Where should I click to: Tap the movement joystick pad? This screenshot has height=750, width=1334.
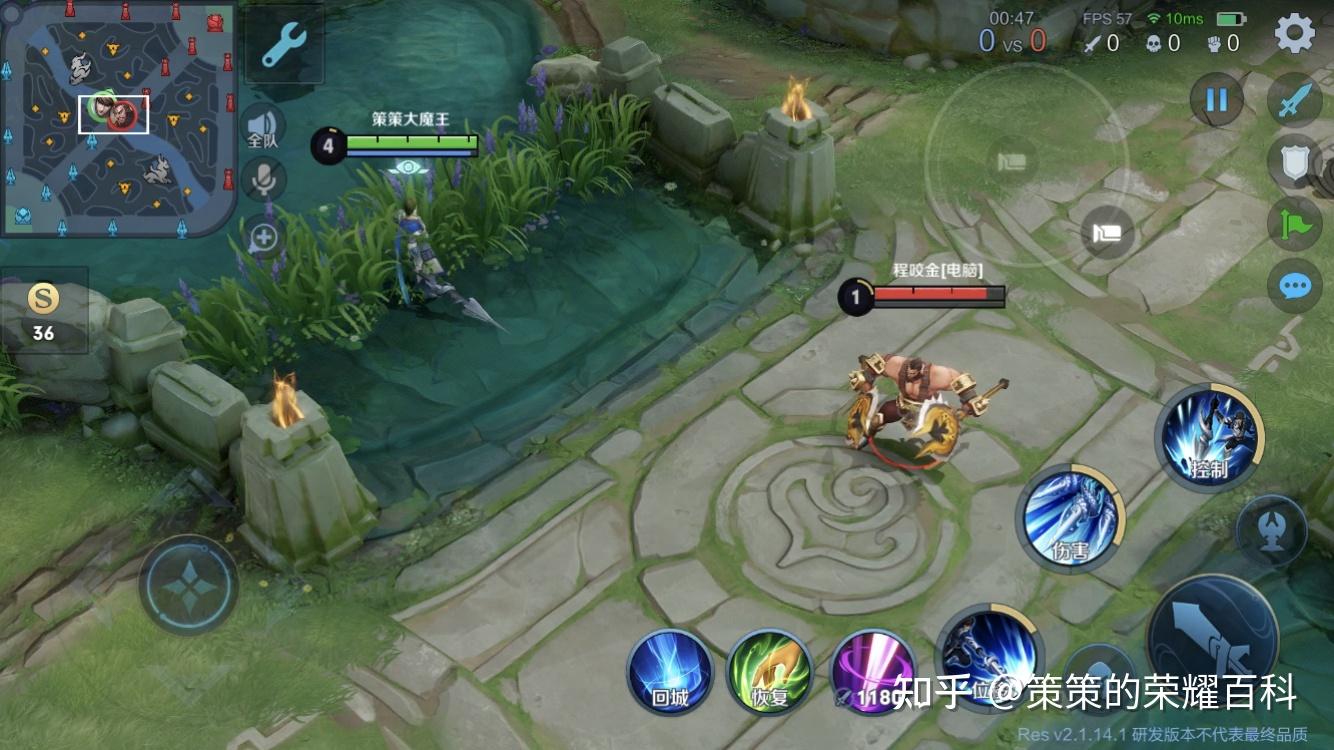click(x=188, y=585)
